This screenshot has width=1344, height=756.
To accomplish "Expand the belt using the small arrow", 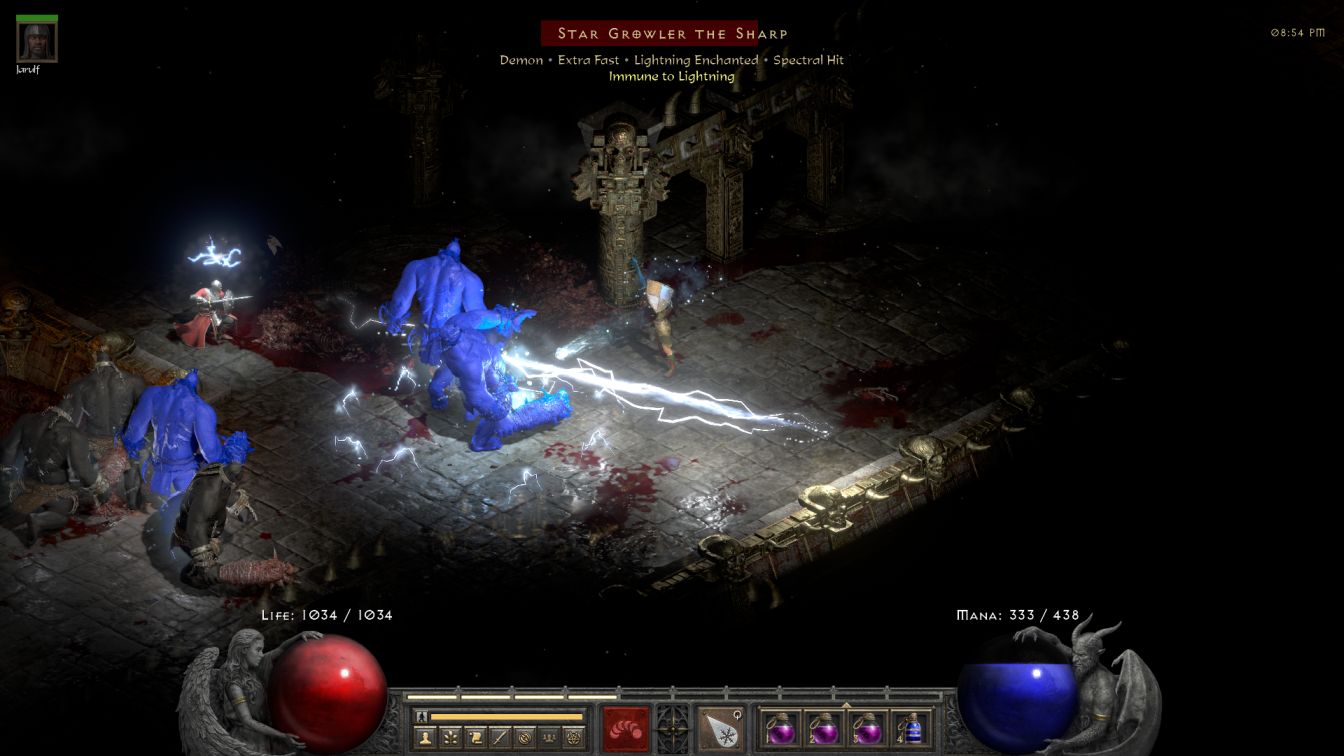I will coord(847,704).
